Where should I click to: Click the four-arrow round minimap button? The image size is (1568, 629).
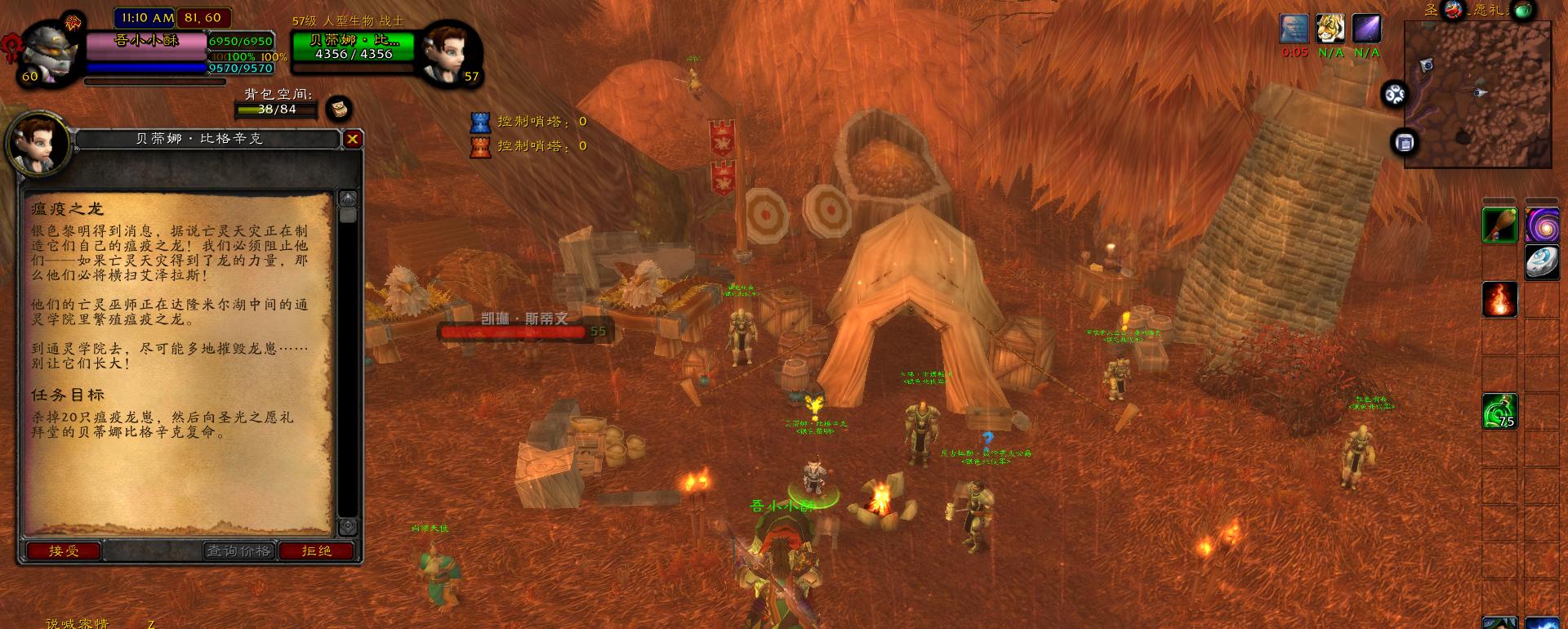(x=1394, y=95)
